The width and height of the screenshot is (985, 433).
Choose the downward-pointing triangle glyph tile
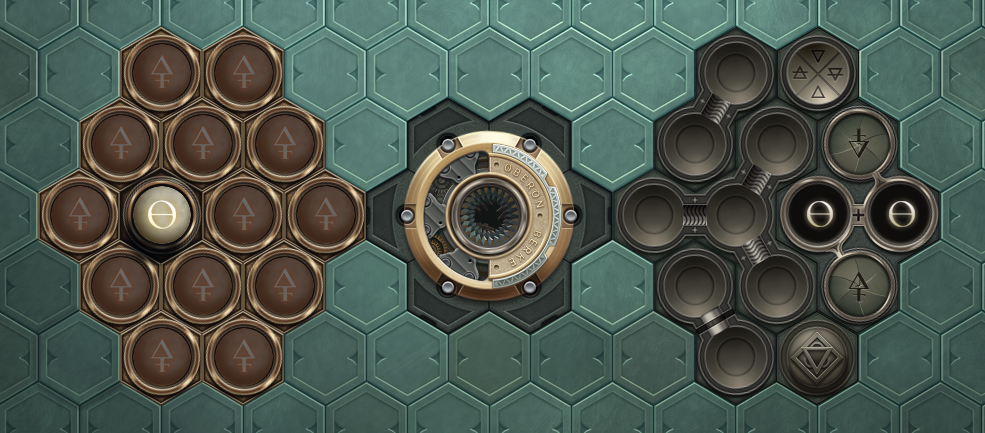coord(858,143)
